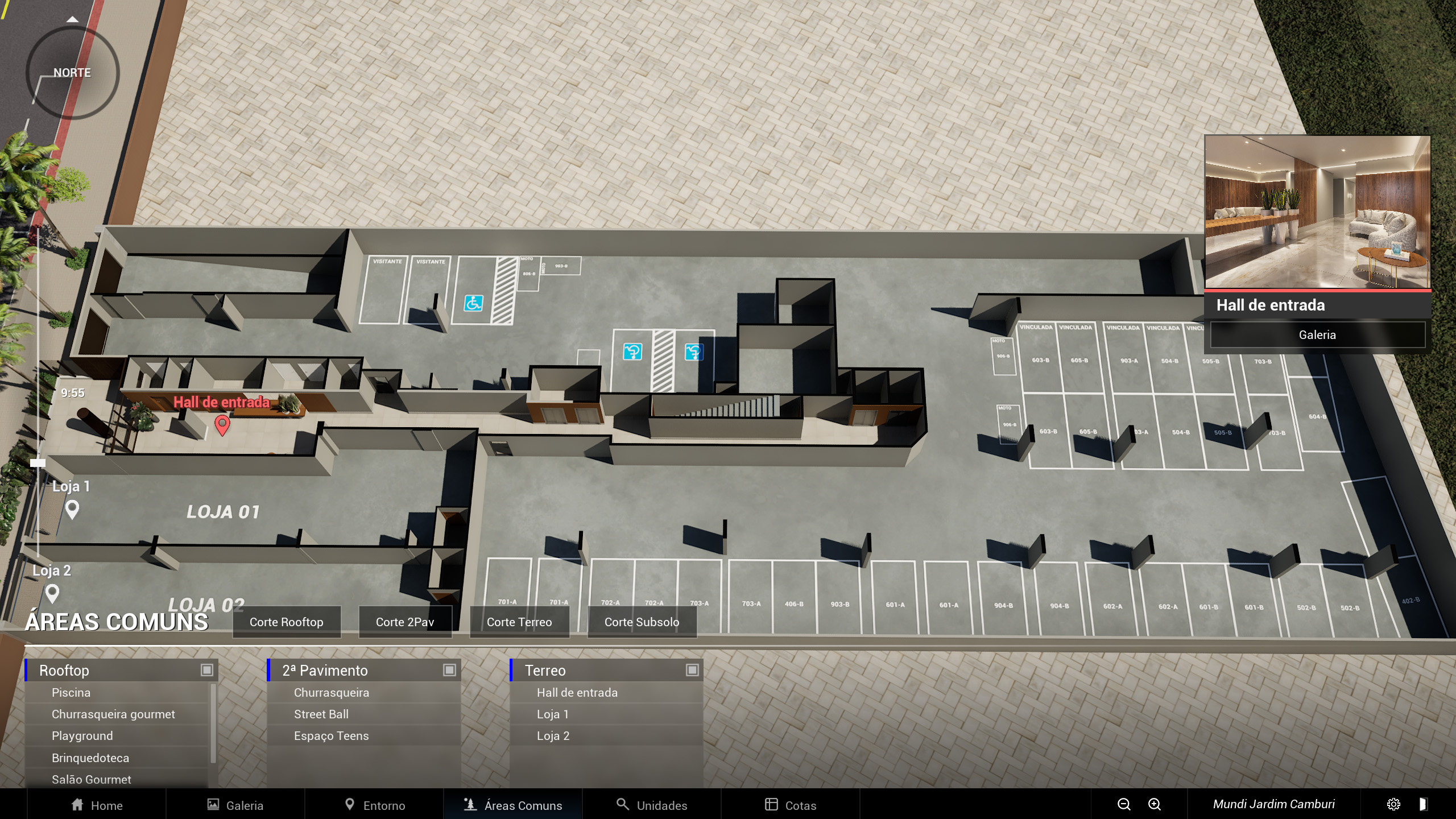The width and height of the screenshot is (1456, 819).
Task: Switch to the Galeria tab
Action: 235,805
